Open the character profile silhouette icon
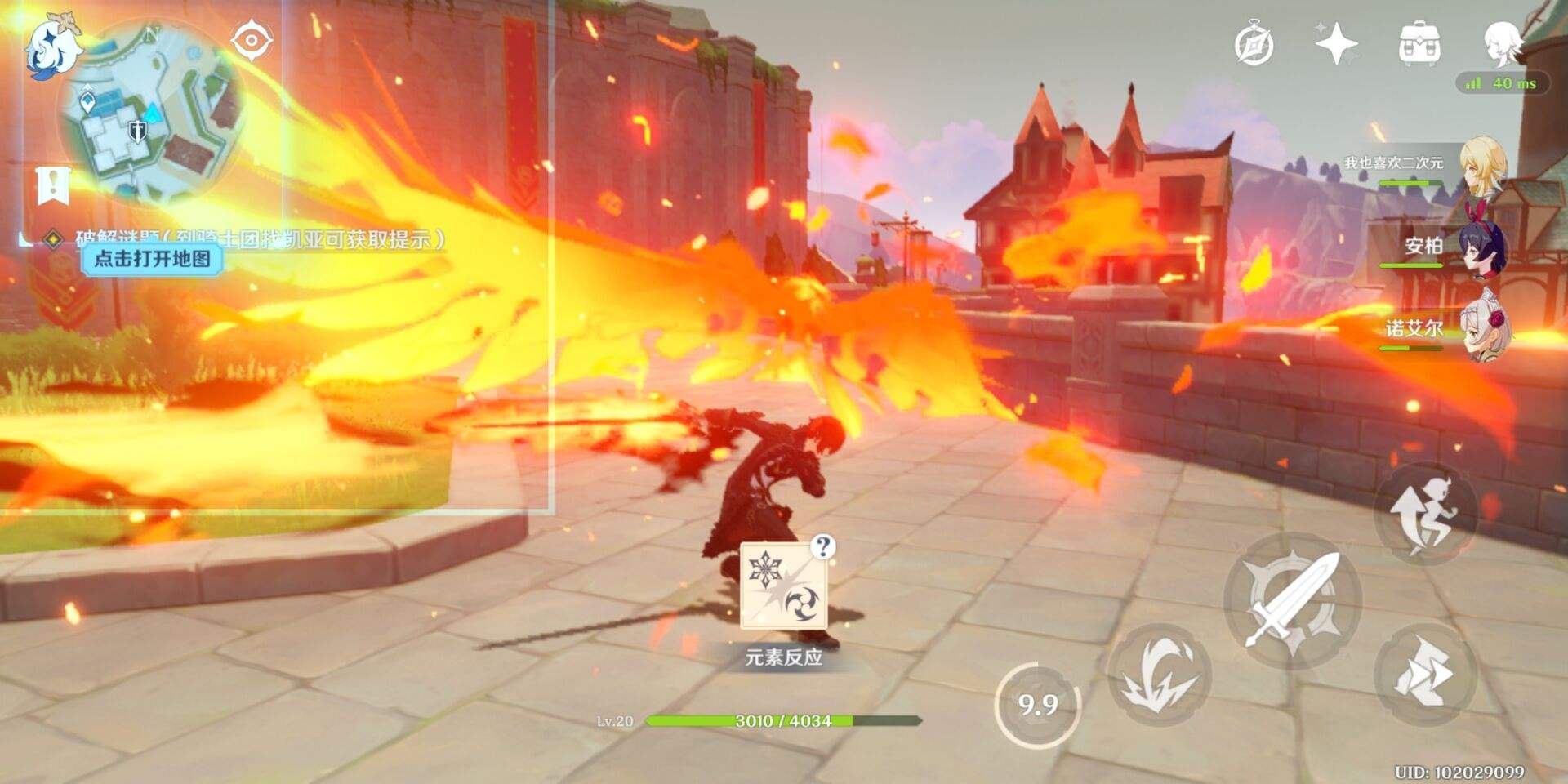This screenshot has width=1568, height=784. pyautogui.click(x=1503, y=43)
